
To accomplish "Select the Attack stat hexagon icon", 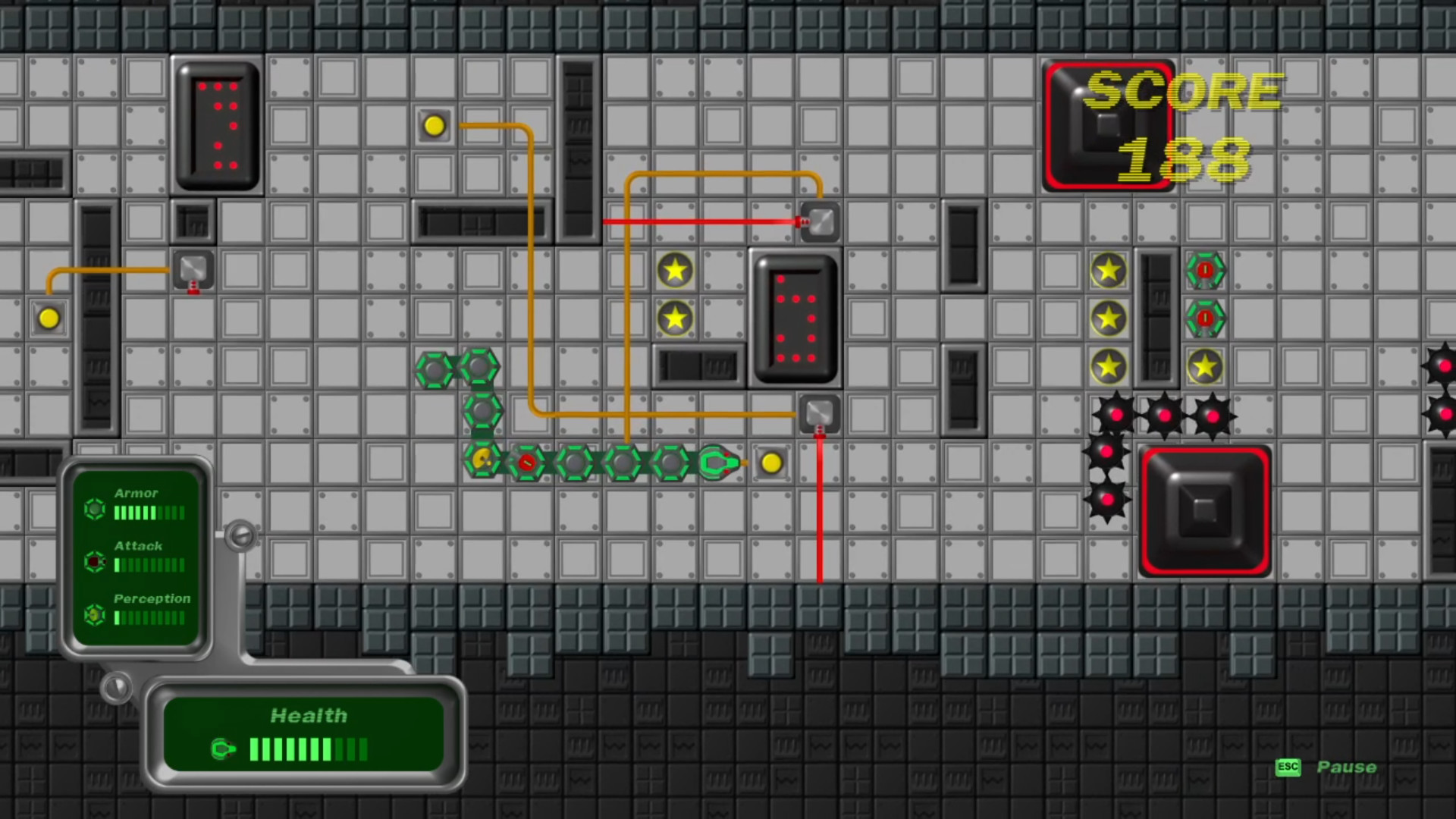I will click(x=94, y=563).
